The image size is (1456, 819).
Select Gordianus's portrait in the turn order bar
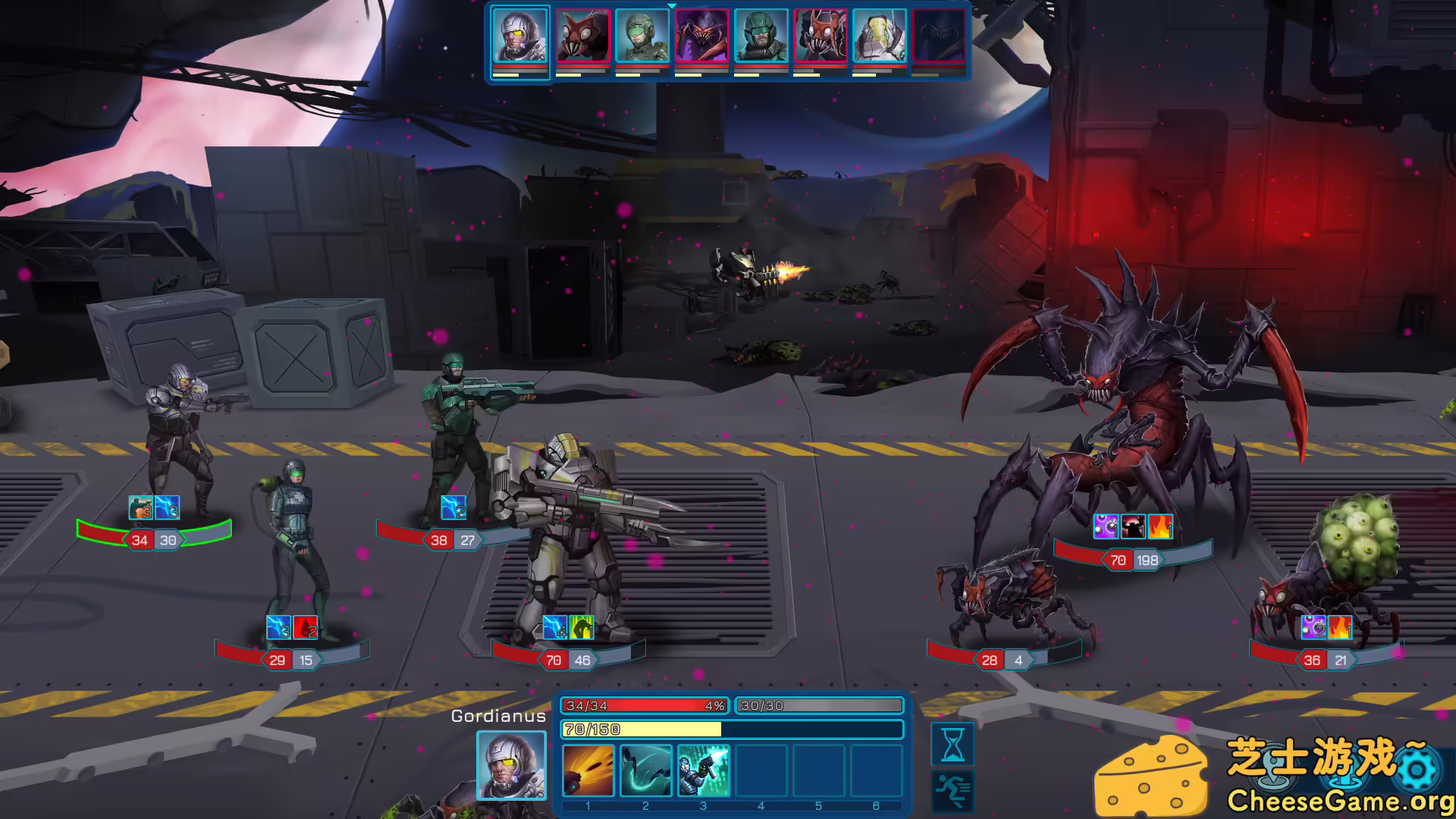pyautogui.click(x=519, y=36)
